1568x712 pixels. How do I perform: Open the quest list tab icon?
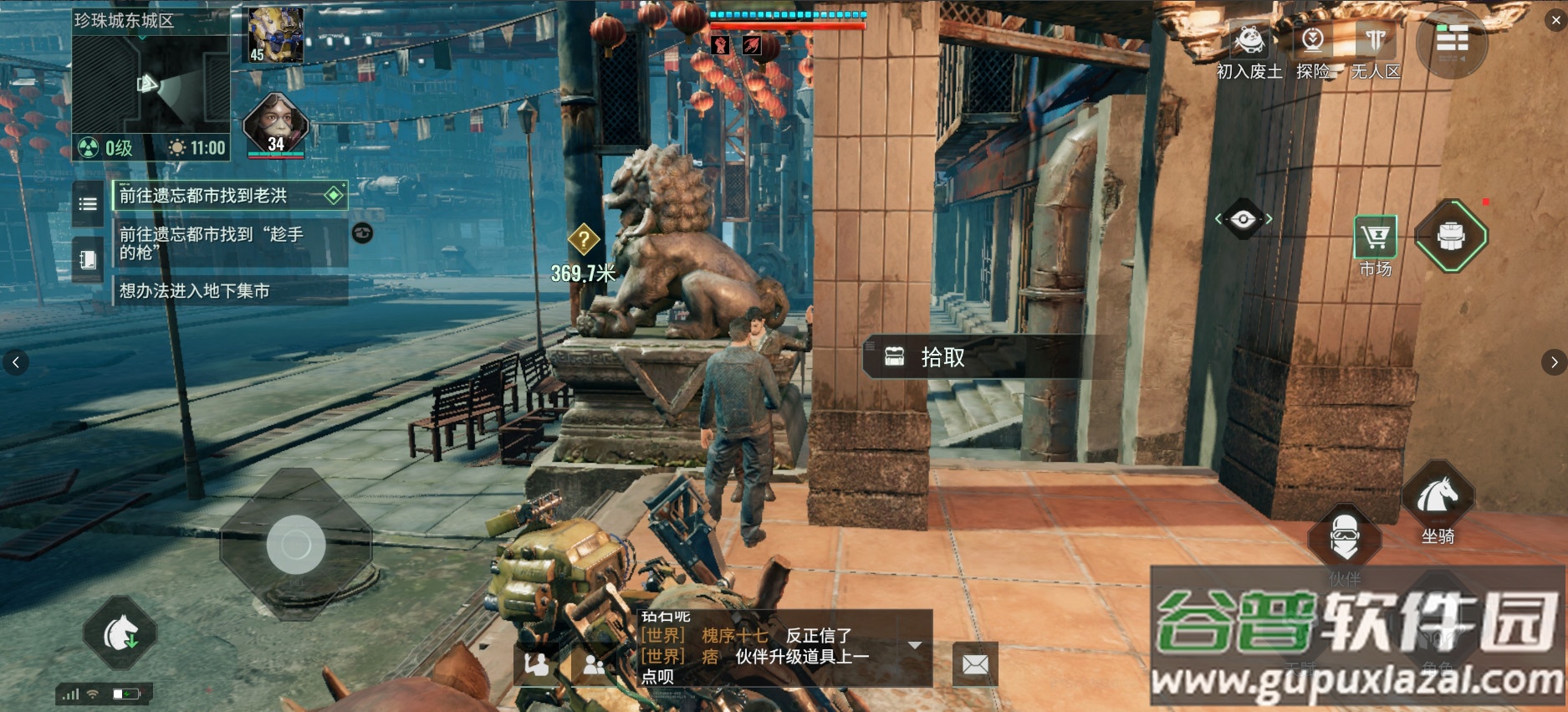pos(88,203)
